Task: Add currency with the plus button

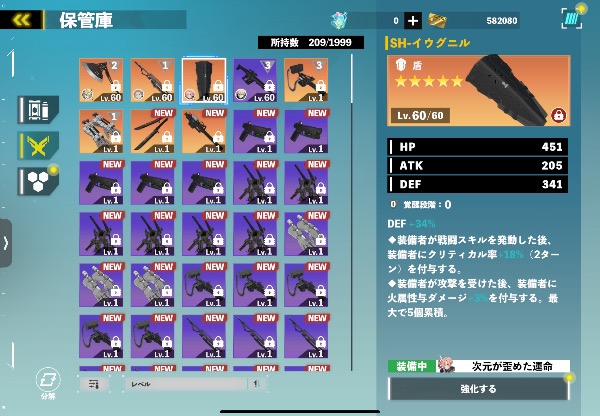Action: [413, 20]
